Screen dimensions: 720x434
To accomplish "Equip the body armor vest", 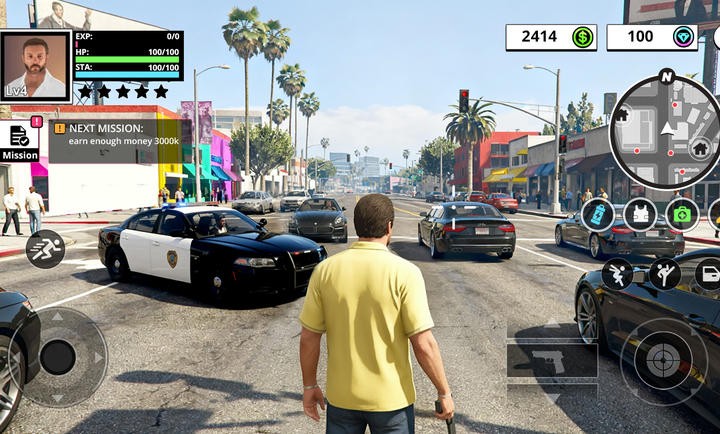I will click(x=640, y=214).
